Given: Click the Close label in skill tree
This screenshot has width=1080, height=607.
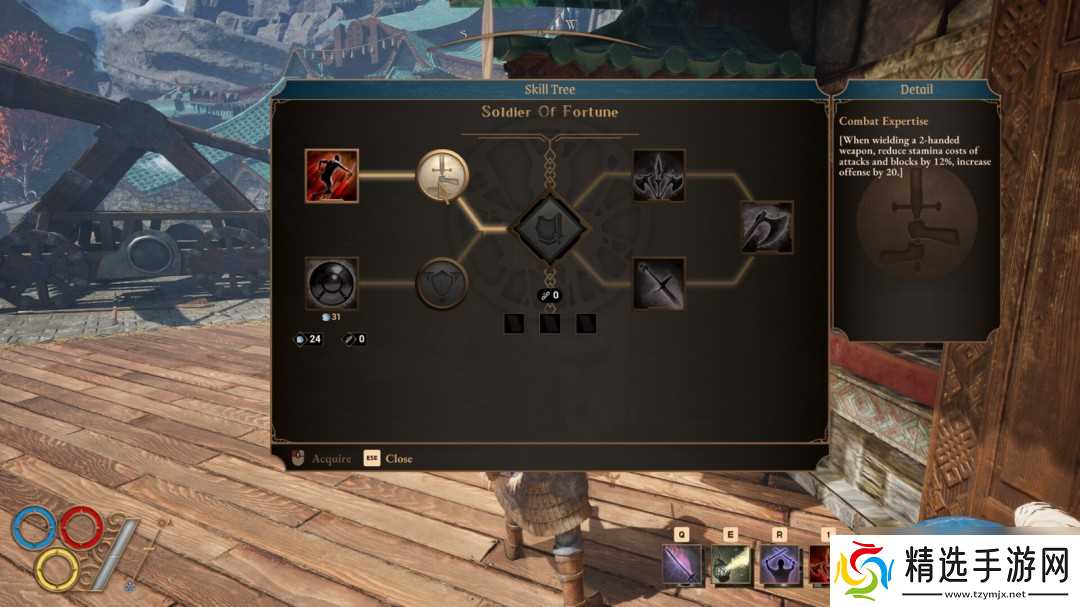Looking at the screenshot, I should [x=399, y=459].
